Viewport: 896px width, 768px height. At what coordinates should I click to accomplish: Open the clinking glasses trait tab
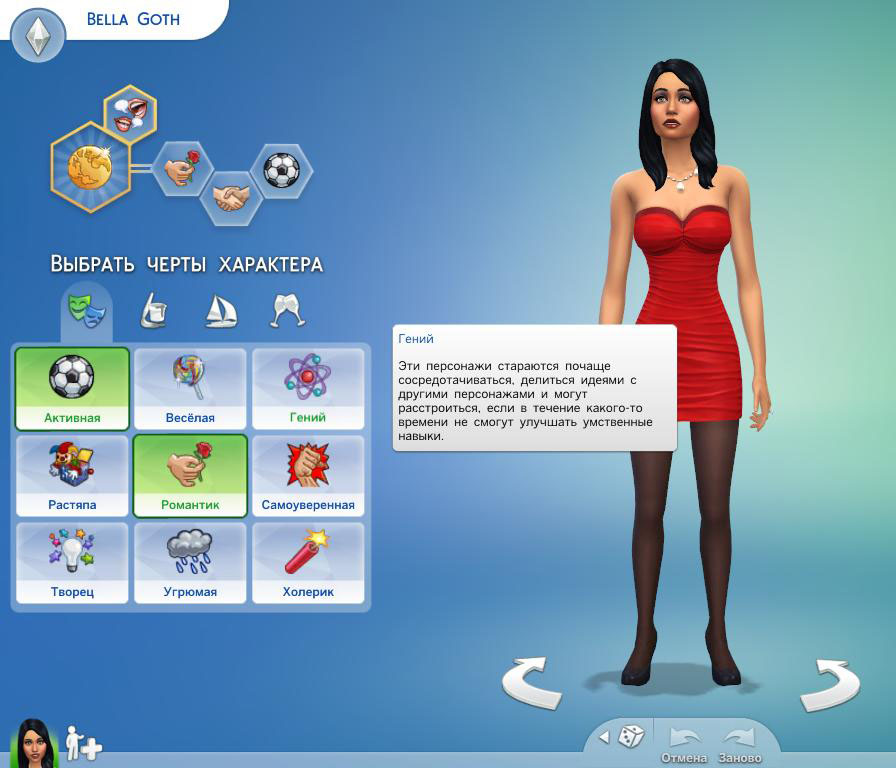point(288,310)
